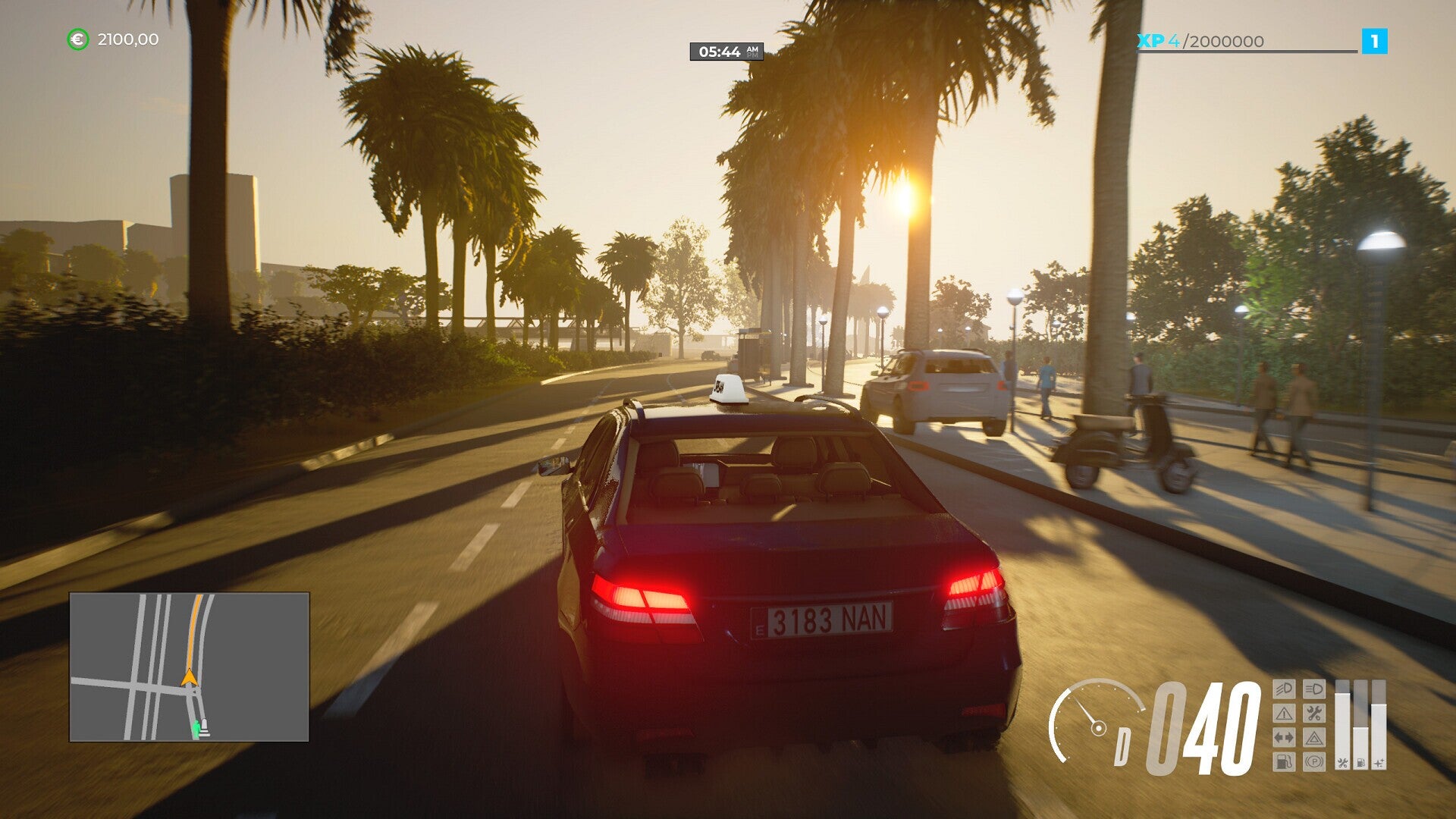Click the warning triangle dashboard icon
The image size is (1456, 819).
coord(1284,714)
